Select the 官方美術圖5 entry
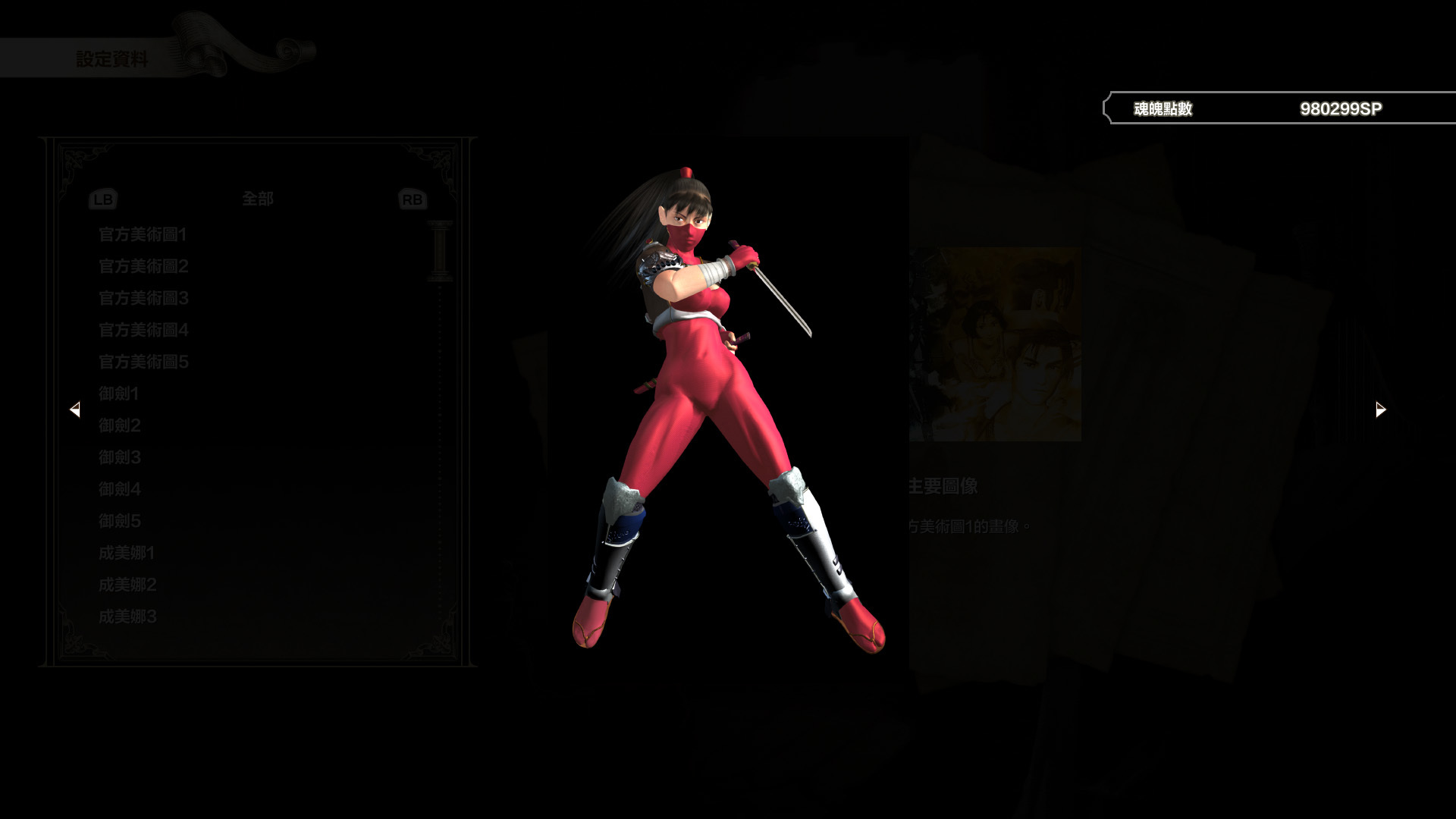This screenshot has height=819, width=1456. pos(142,362)
